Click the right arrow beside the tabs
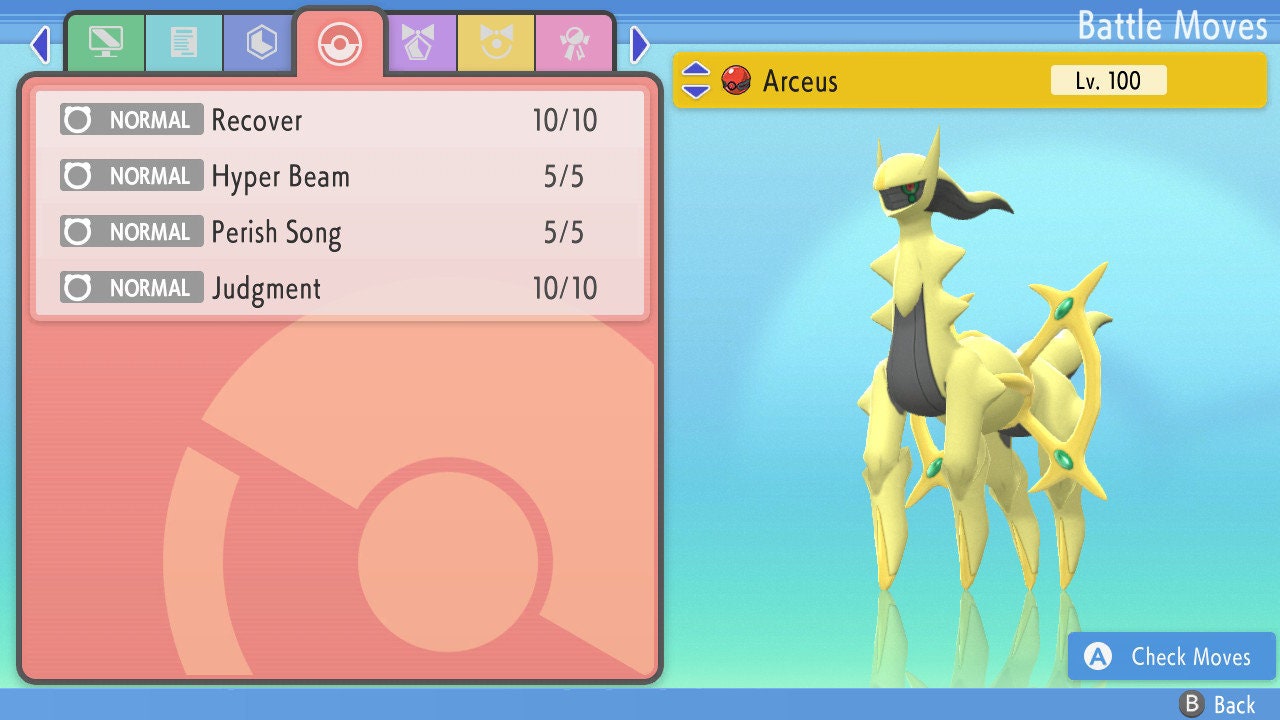Screen dimensions: 1280x720 point(640,44)
